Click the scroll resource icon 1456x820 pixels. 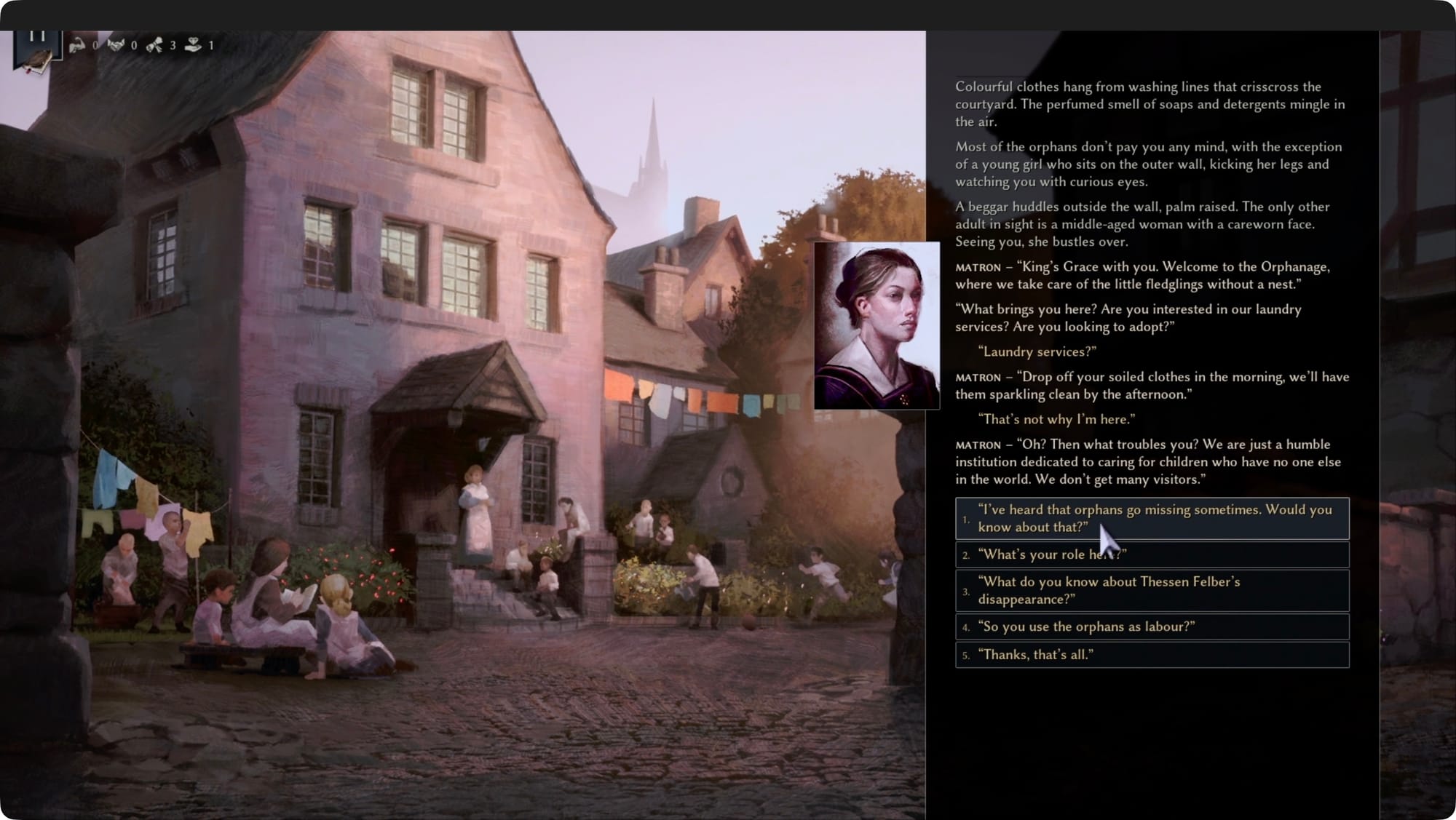pyautogui.click(x=154, y=45)
